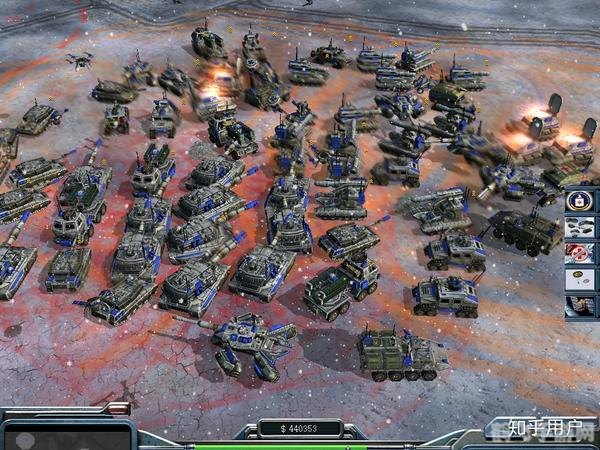
Task: Activate the CIA Intelligence power icon
Action: pos(582,202)
